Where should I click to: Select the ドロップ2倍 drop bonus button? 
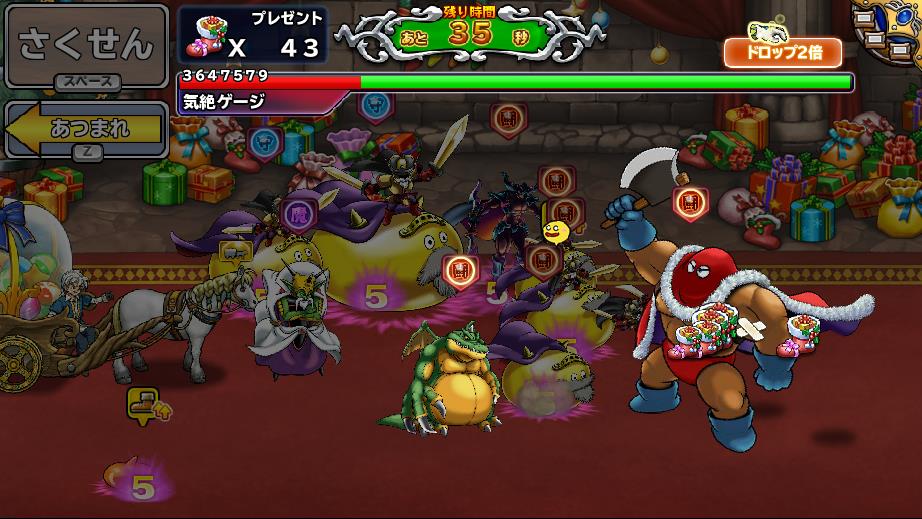pyautogui.click(x=783, y=52)
